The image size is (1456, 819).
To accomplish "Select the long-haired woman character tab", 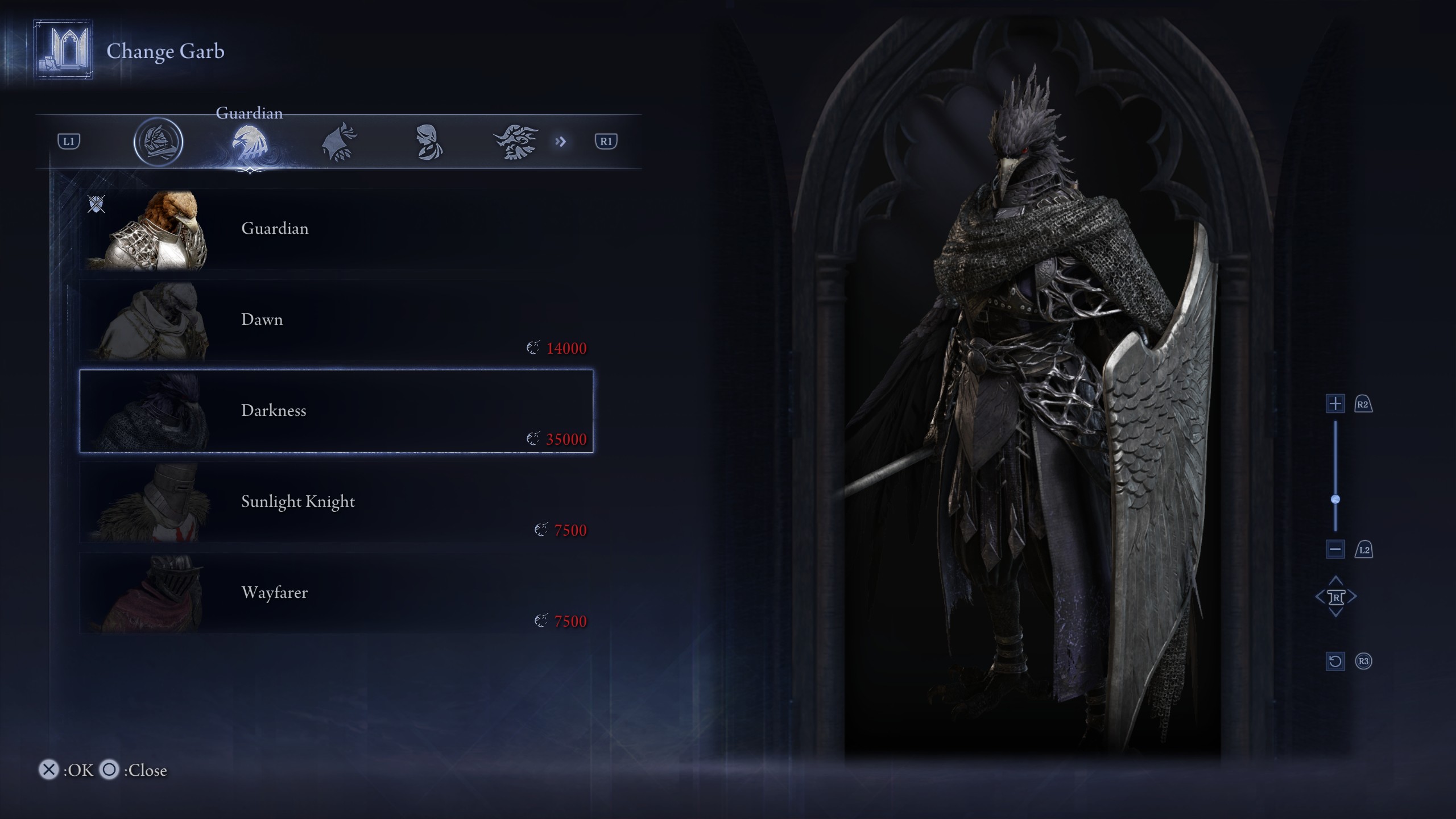I will [428, 142].
